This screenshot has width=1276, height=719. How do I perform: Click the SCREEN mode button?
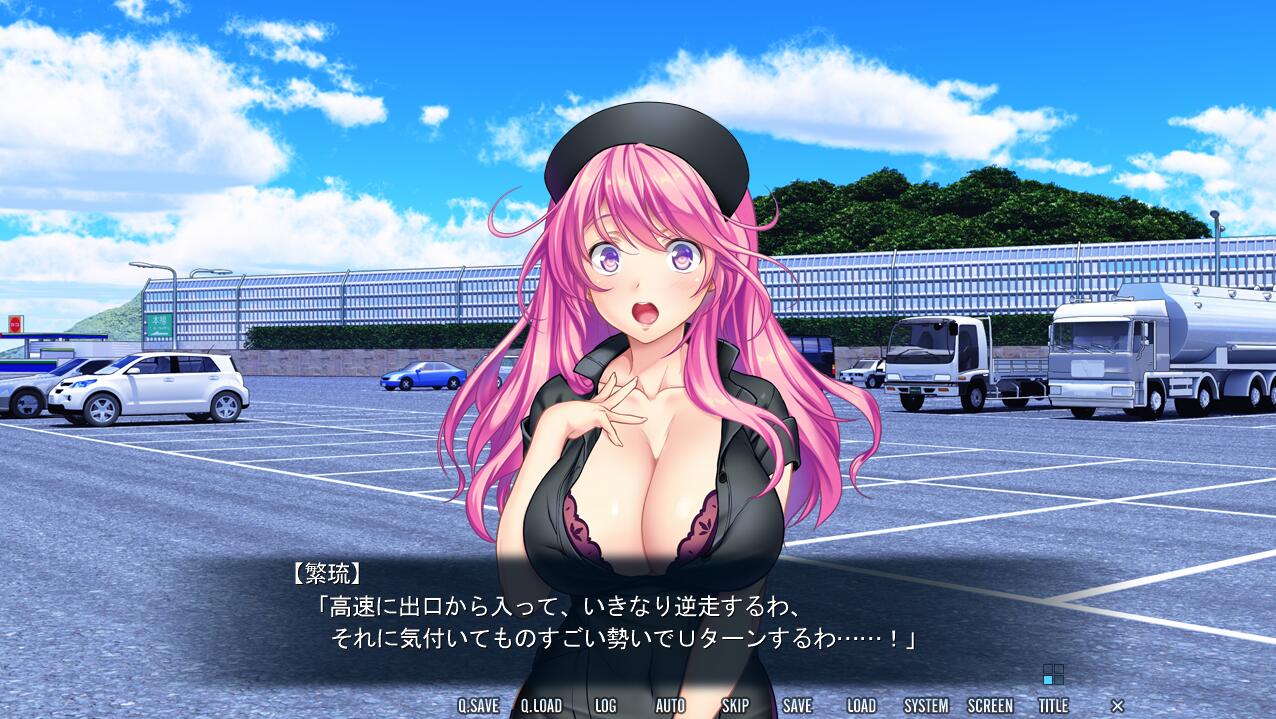click(x=990, y=705)
